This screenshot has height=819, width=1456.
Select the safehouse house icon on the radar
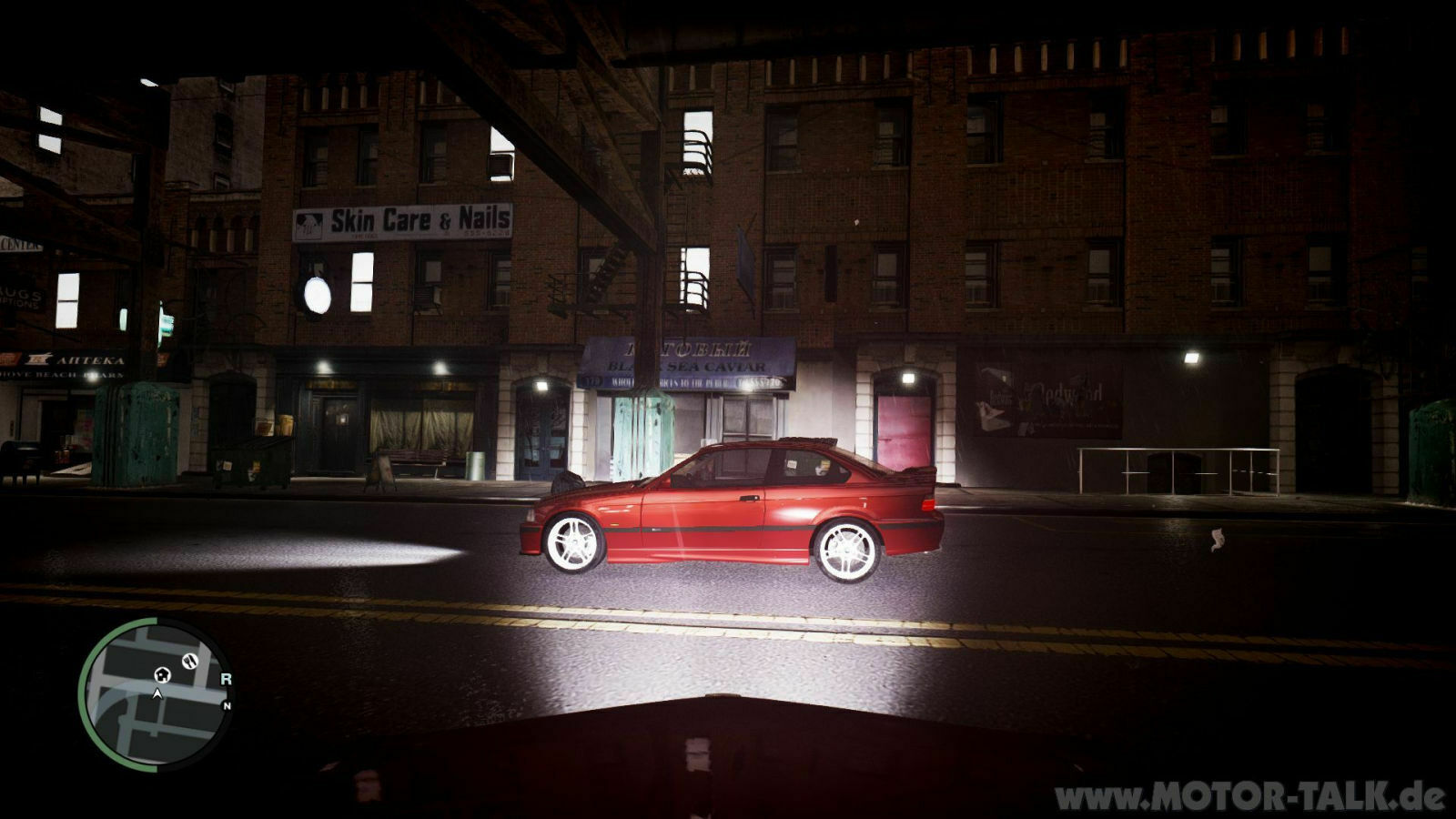pos(162,676)
